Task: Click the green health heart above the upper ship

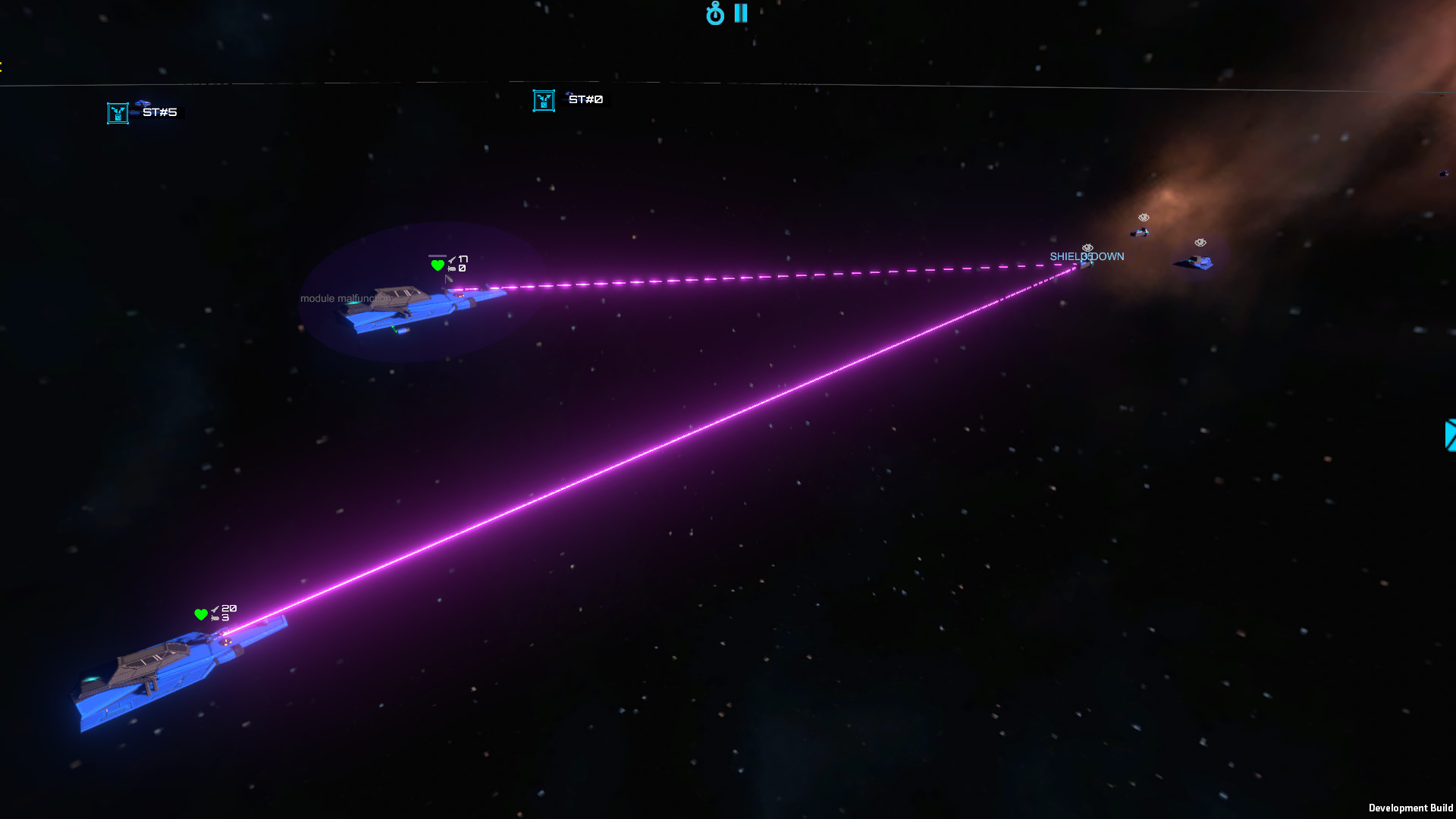Action: click(x=438, y=265)
